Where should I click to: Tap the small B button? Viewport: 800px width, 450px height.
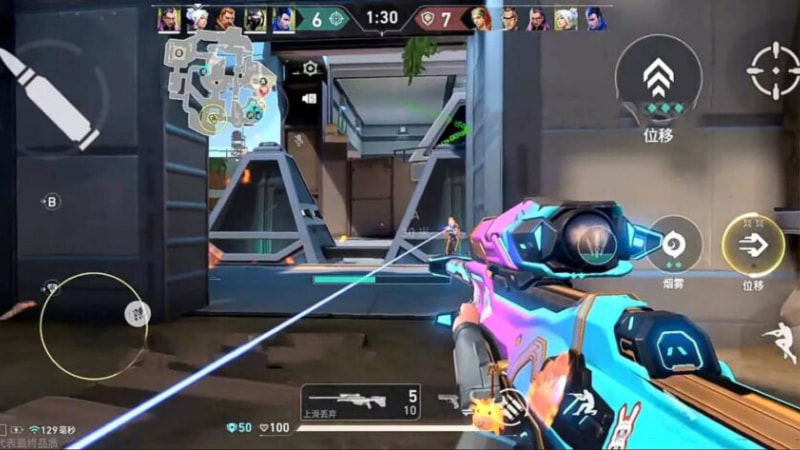(51, 202)
